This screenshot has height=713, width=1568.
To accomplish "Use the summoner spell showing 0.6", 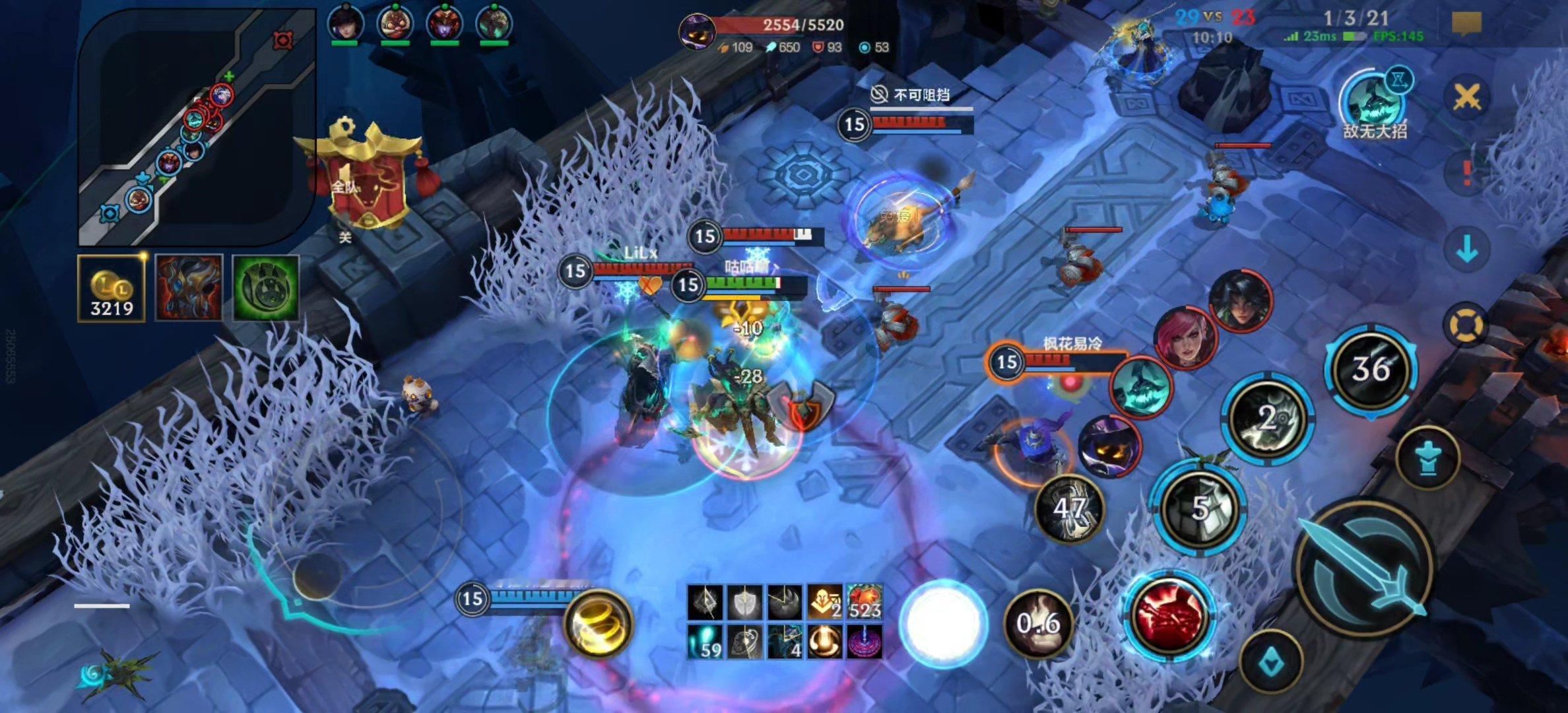I will tap(1037, 623).
